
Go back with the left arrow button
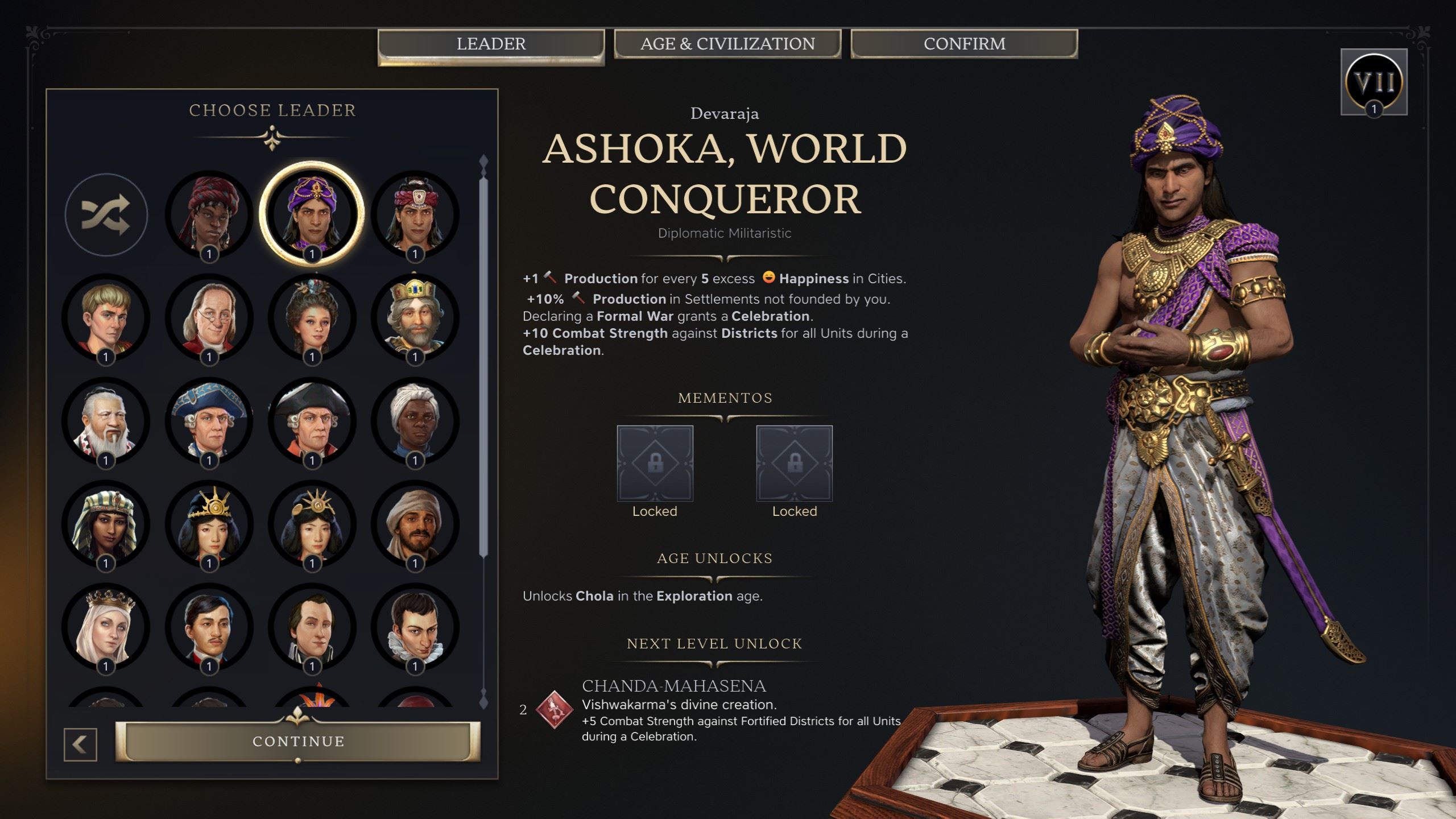[80, 744]
